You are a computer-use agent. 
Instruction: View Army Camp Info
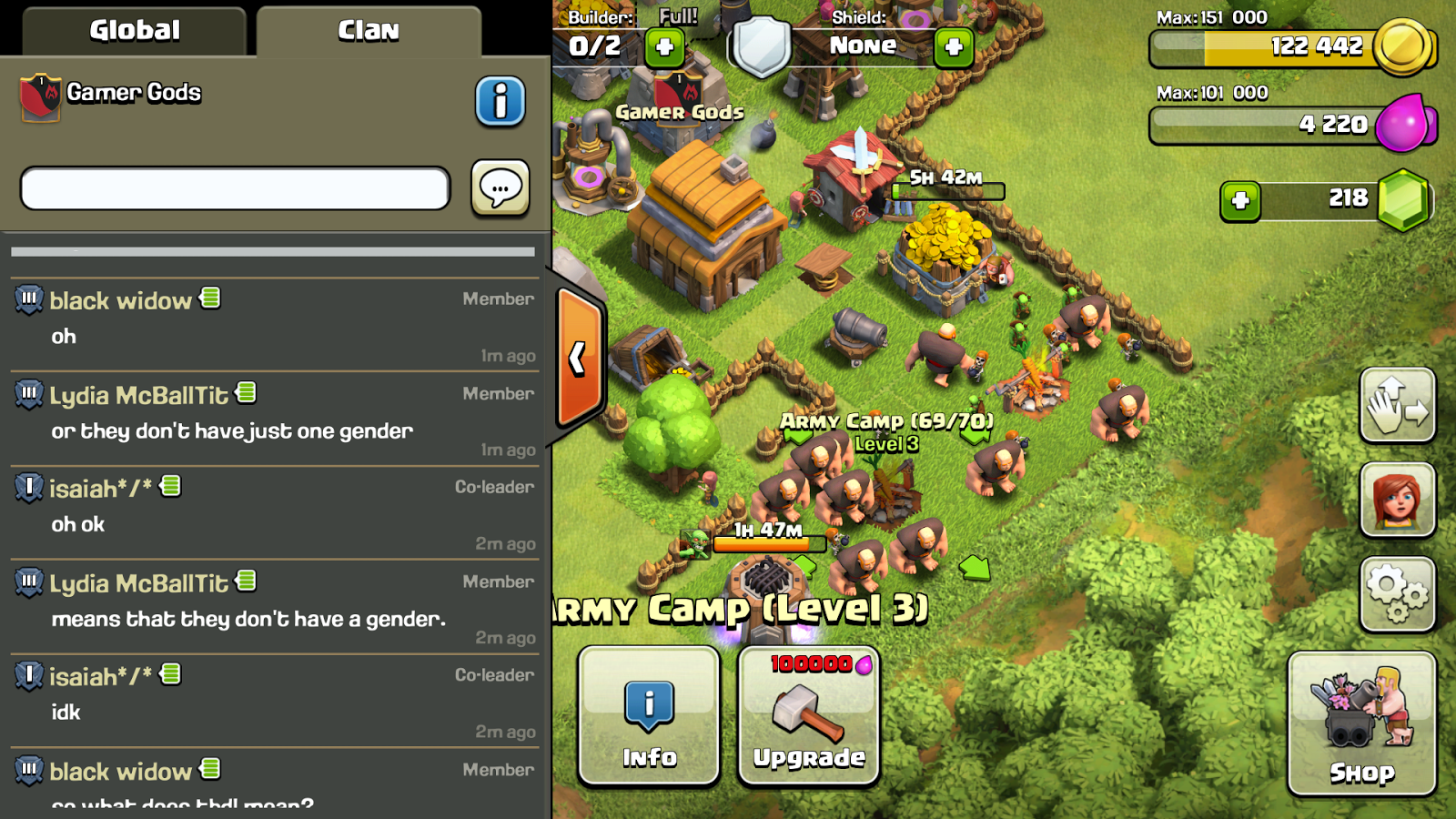tap(648, 717)
